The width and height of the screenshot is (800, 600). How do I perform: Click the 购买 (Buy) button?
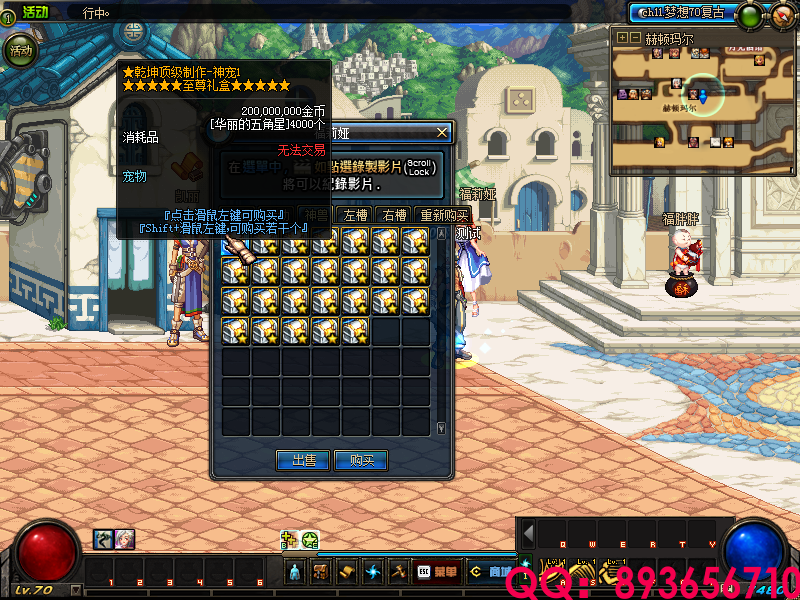pos(362,460)
